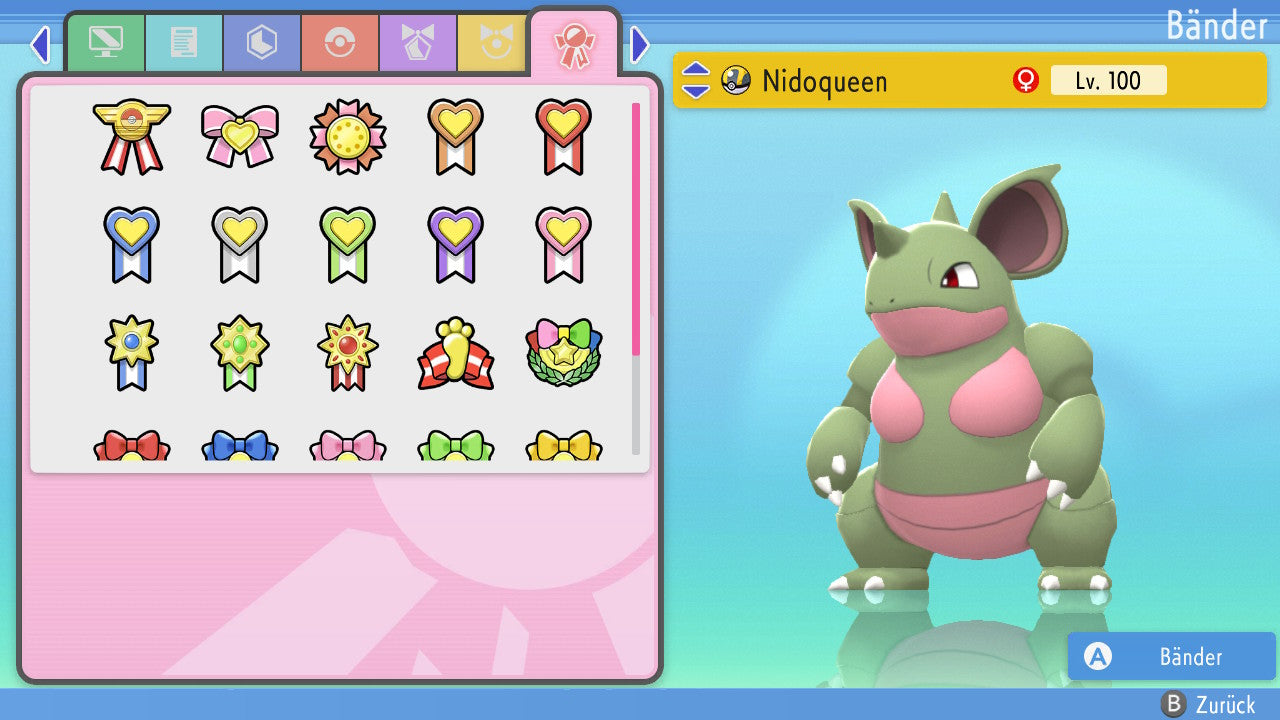This screenshot has width=1280, height=720.
Task: Choose the pink bow with heart ribbon
Action: tap(239, 136)
